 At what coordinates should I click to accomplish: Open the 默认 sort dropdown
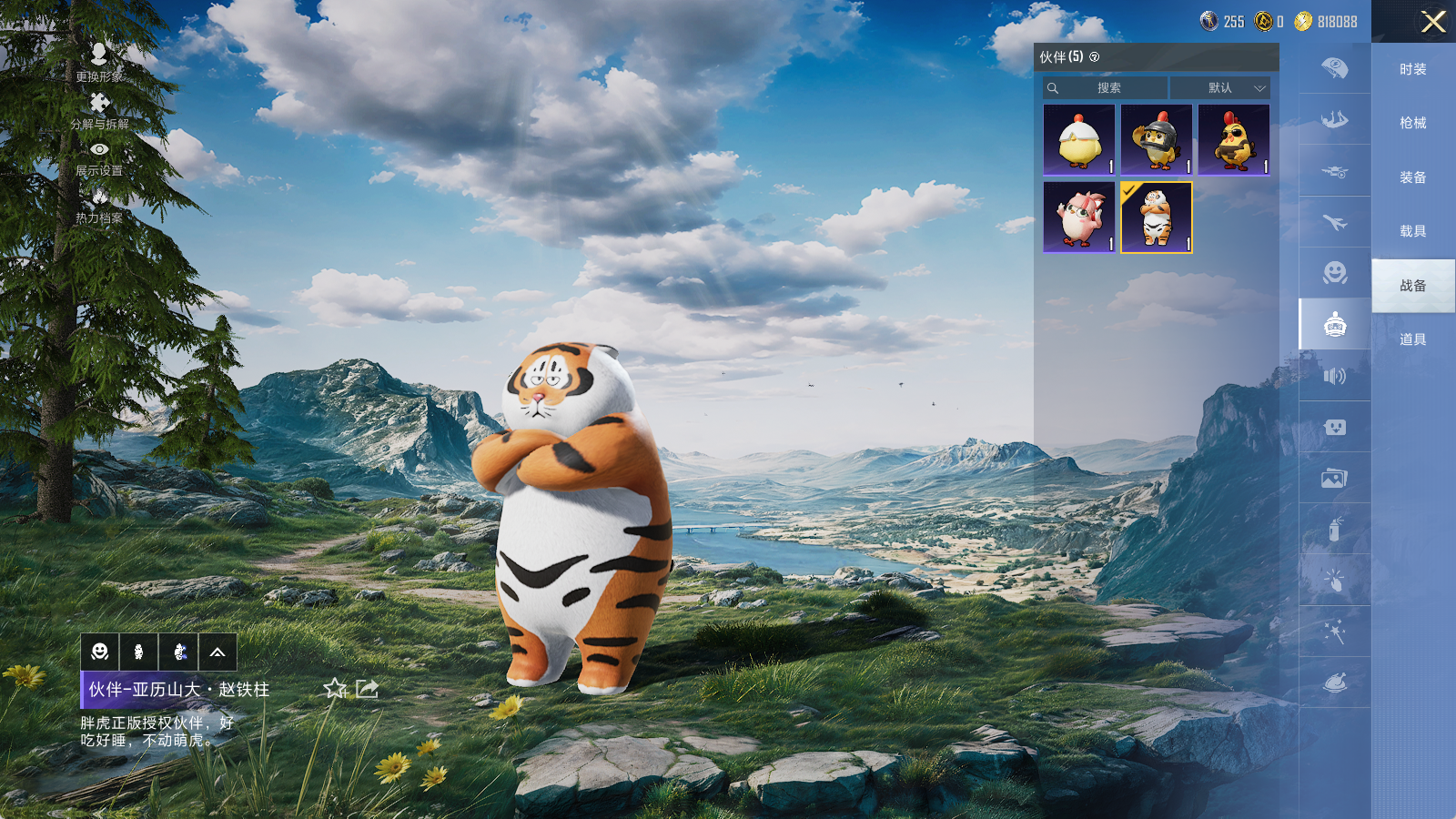pyautogui.click(x=1220, y=88)
